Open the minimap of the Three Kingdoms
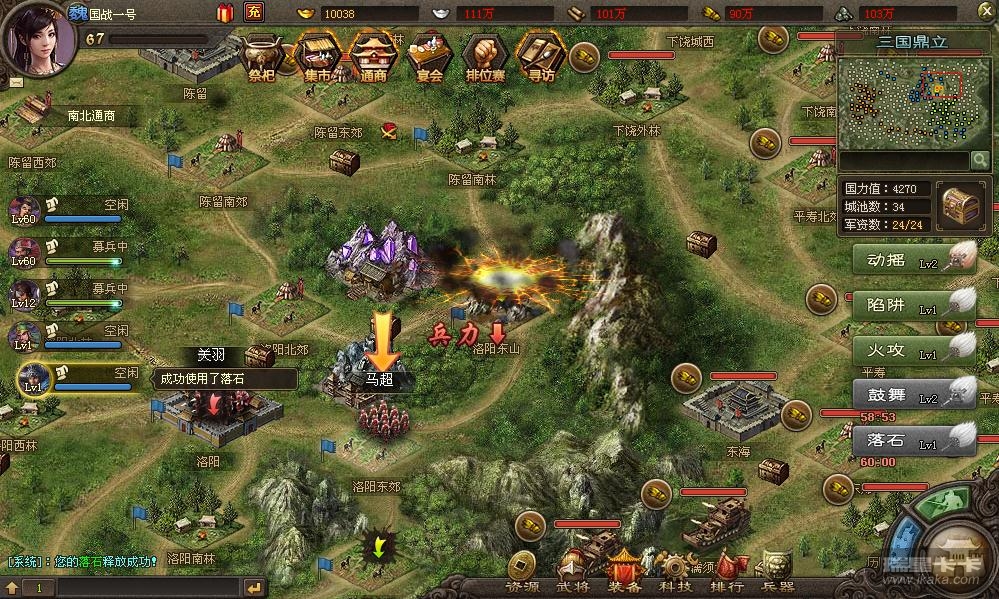The image size is (999, 599). 900,102
